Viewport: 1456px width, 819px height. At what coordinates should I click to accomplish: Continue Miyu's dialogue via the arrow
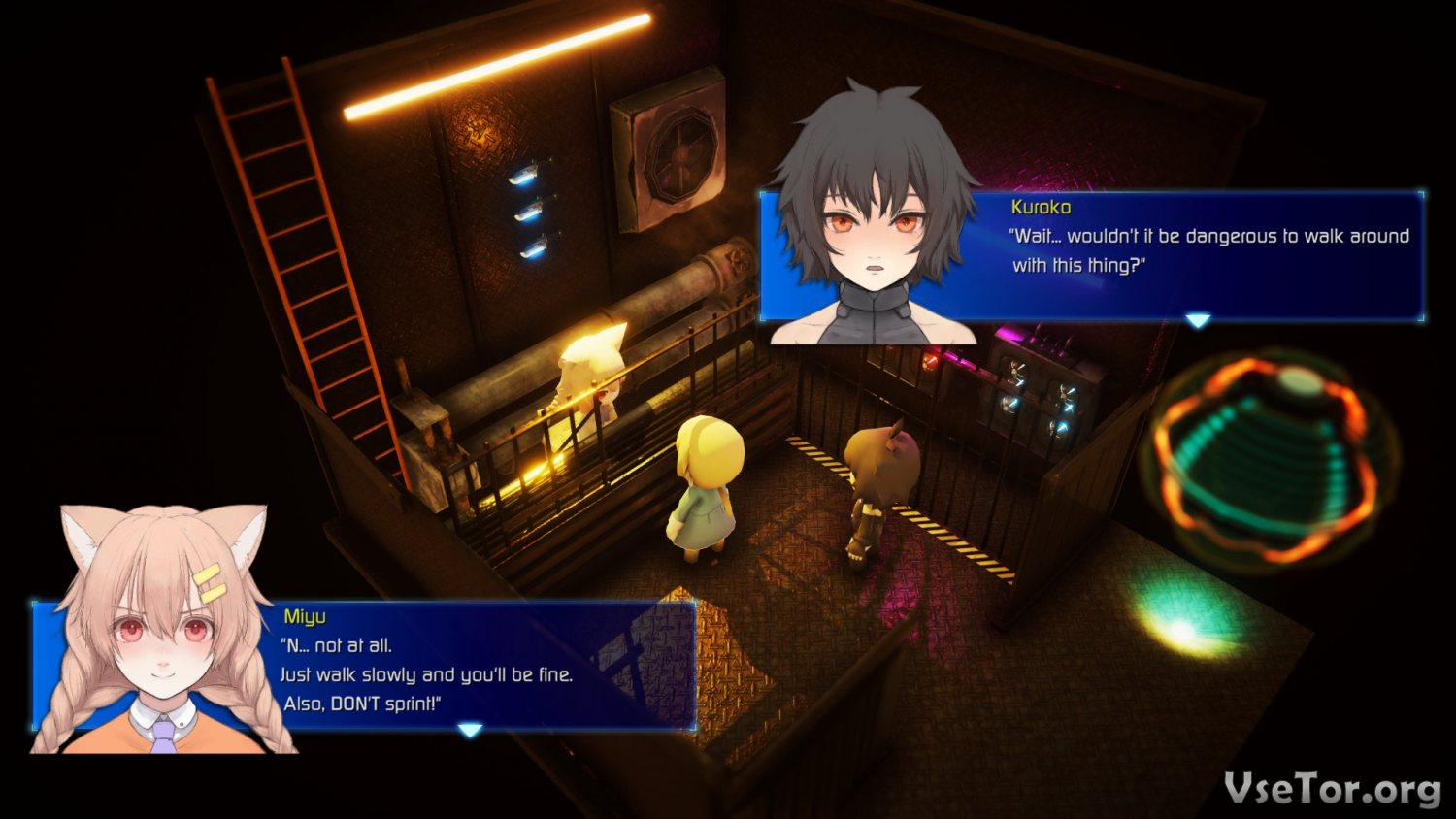point(470,730)
